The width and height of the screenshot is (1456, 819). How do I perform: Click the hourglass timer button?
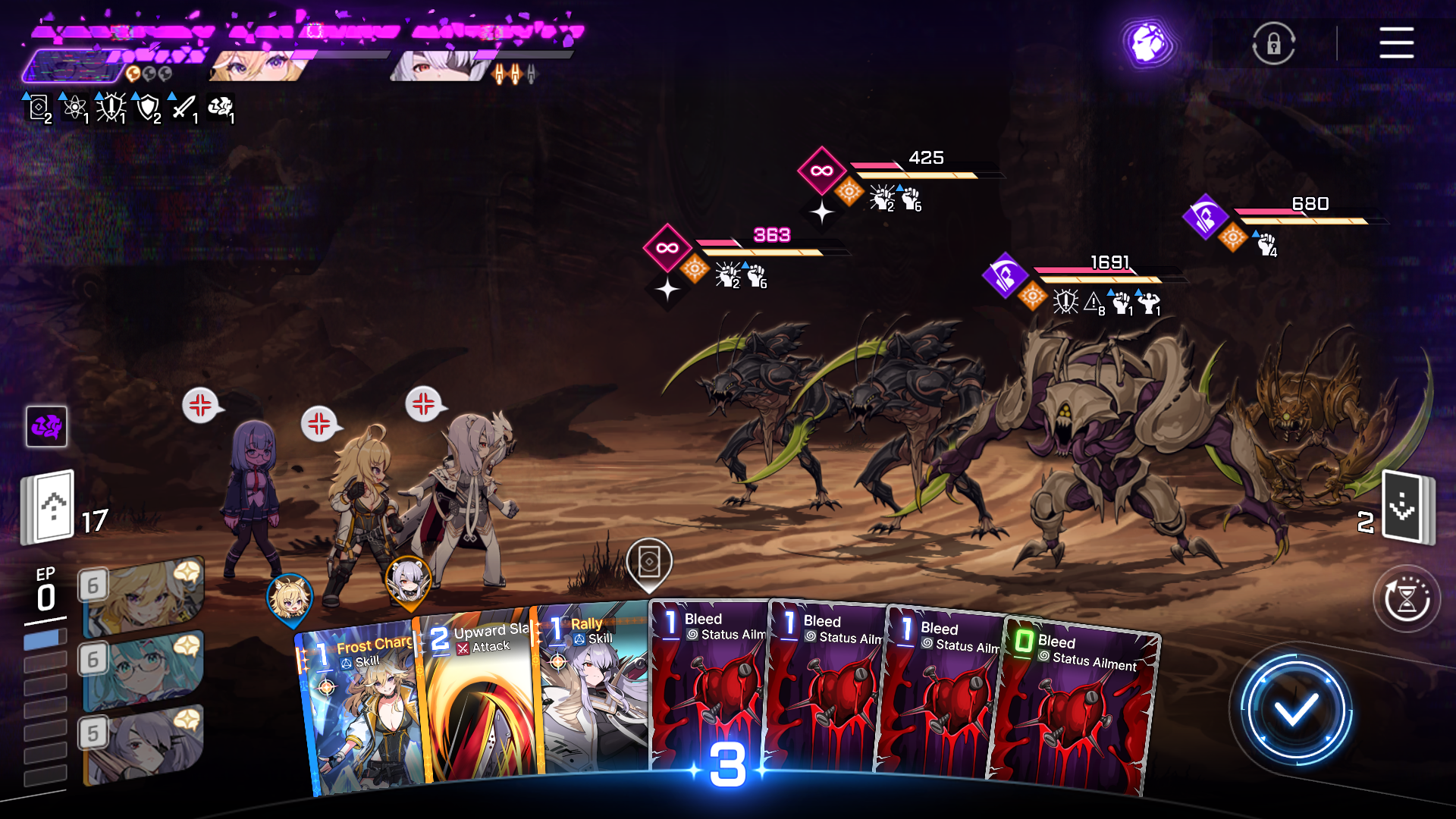coord(1407,599)
